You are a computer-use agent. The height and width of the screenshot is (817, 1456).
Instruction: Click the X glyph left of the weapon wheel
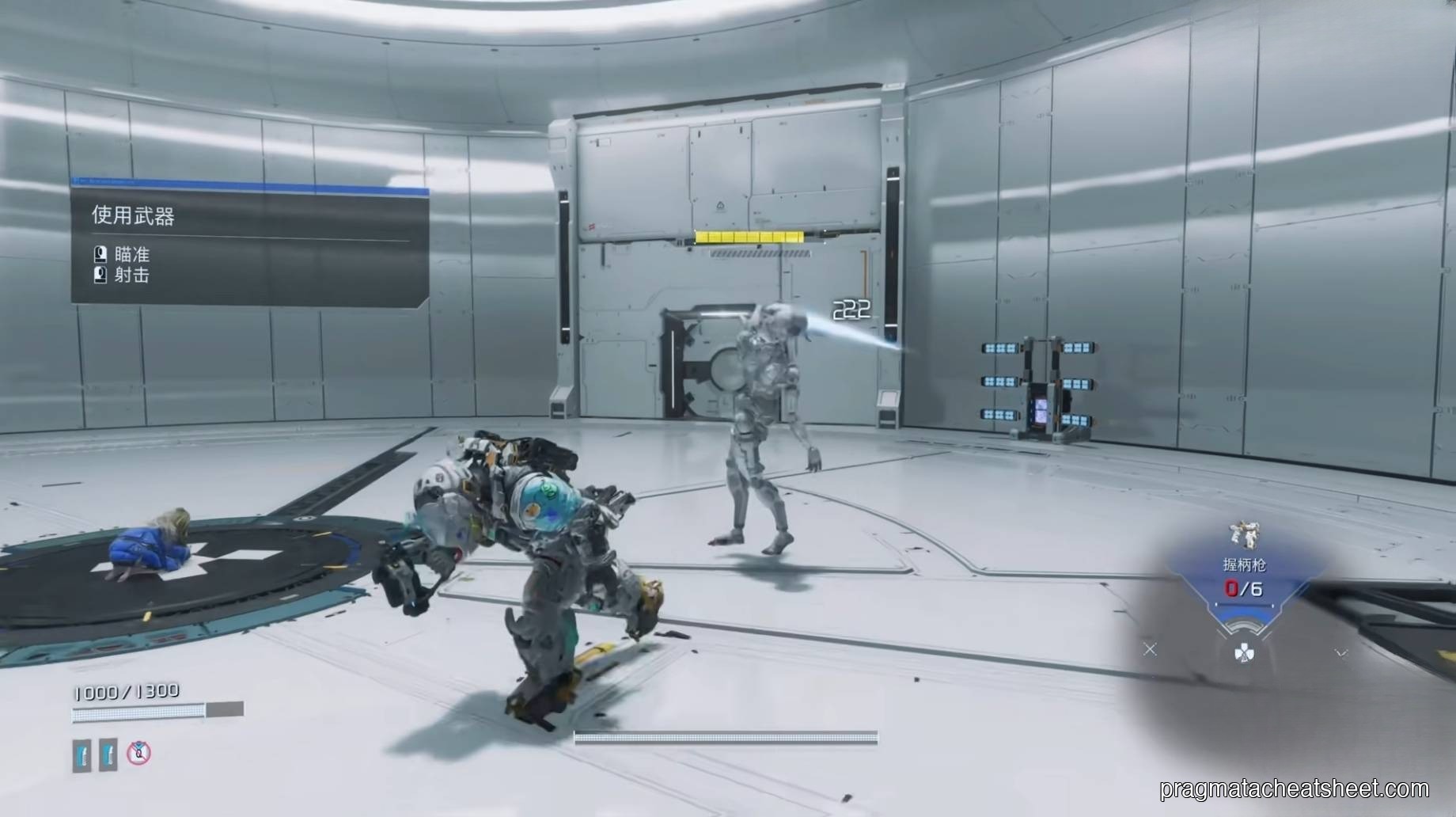click(x=1151, y=649)
